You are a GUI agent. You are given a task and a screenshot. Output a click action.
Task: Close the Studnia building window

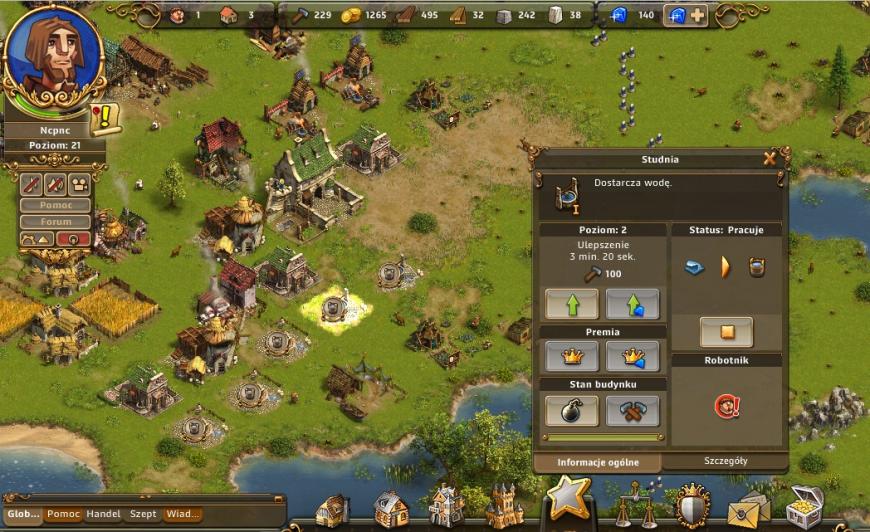[x=769, y=158]
